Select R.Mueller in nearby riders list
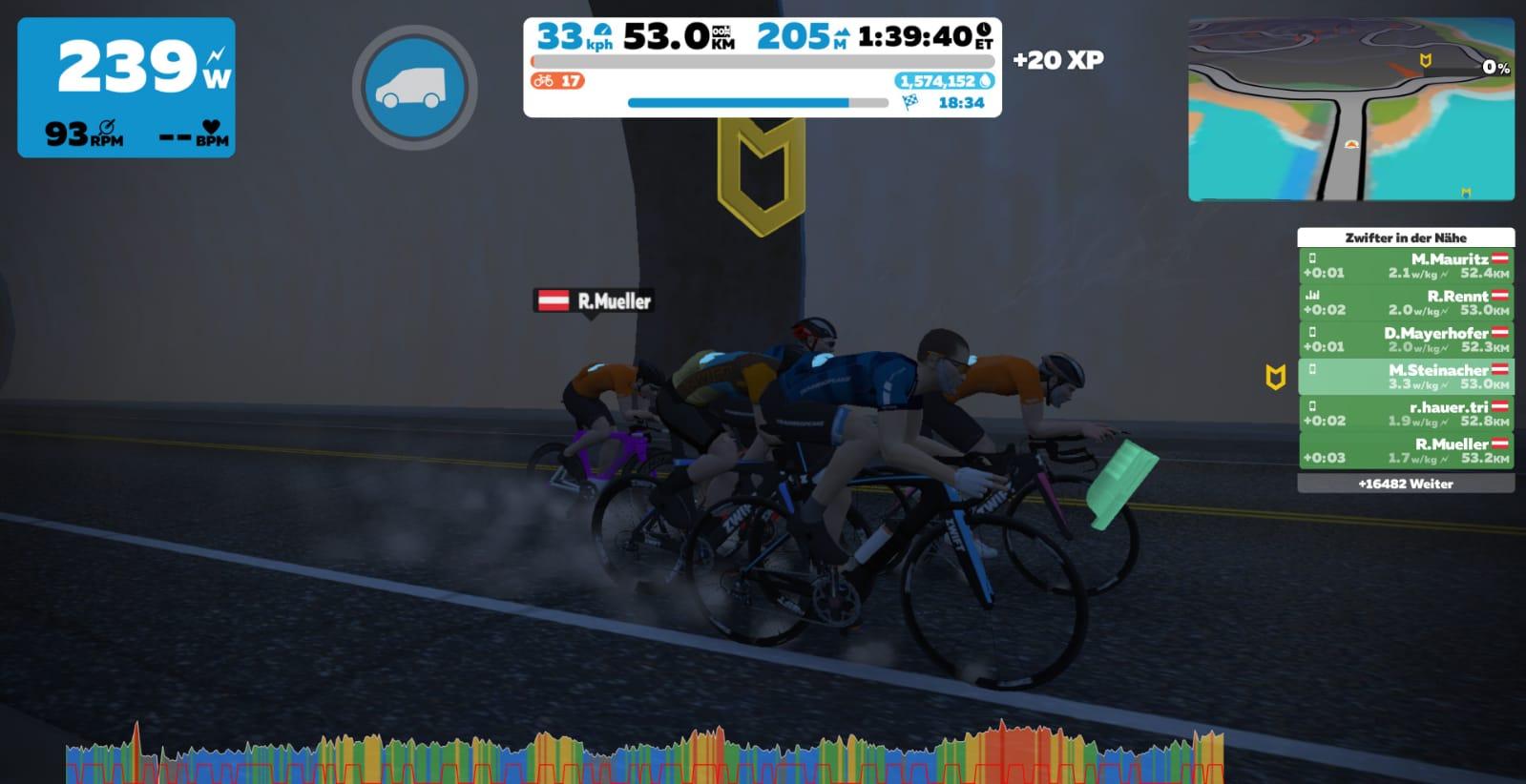1526x784 pixels. coord(1405,450)
